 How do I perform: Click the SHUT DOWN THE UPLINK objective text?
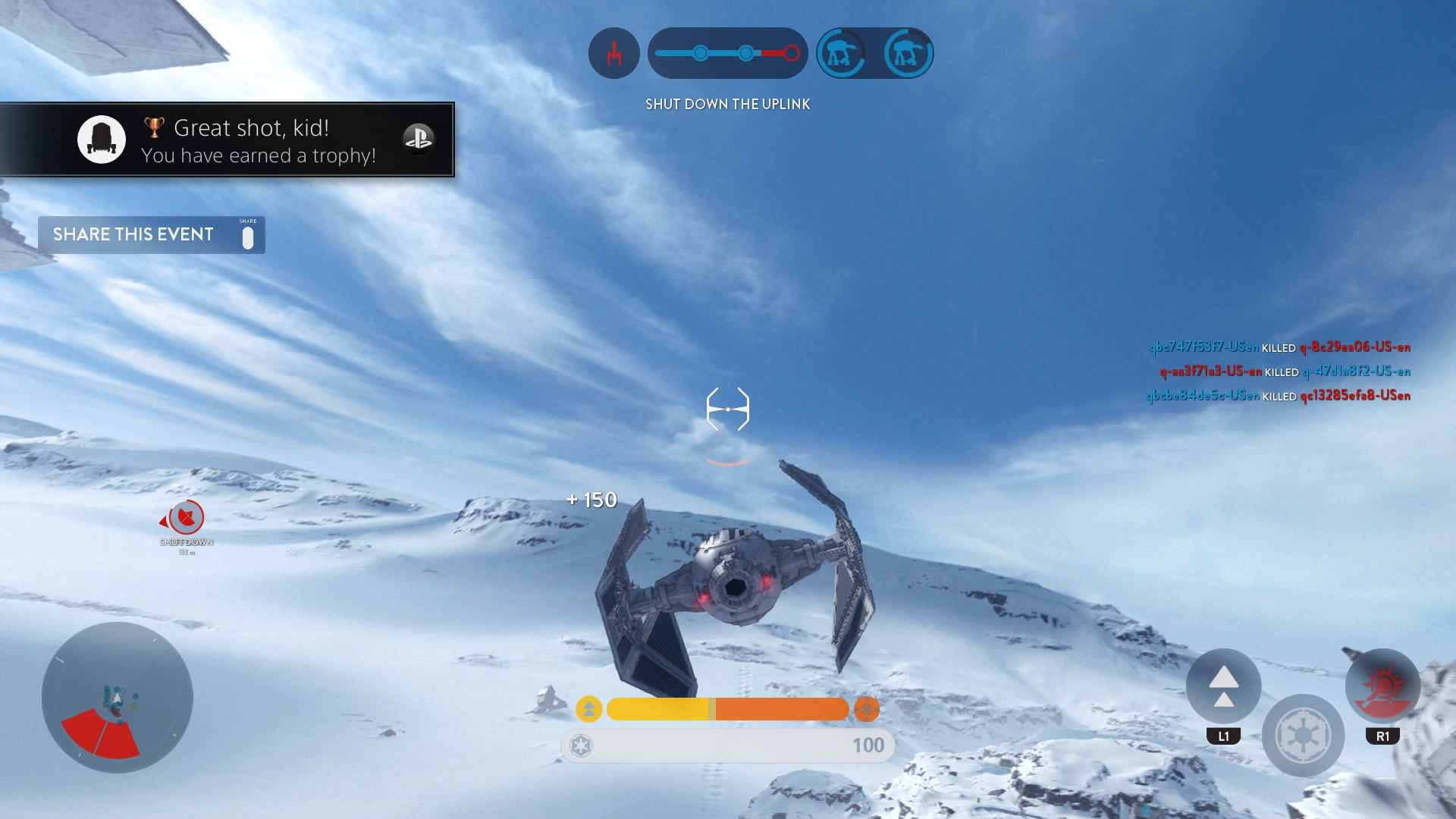(x=727, y=104)
